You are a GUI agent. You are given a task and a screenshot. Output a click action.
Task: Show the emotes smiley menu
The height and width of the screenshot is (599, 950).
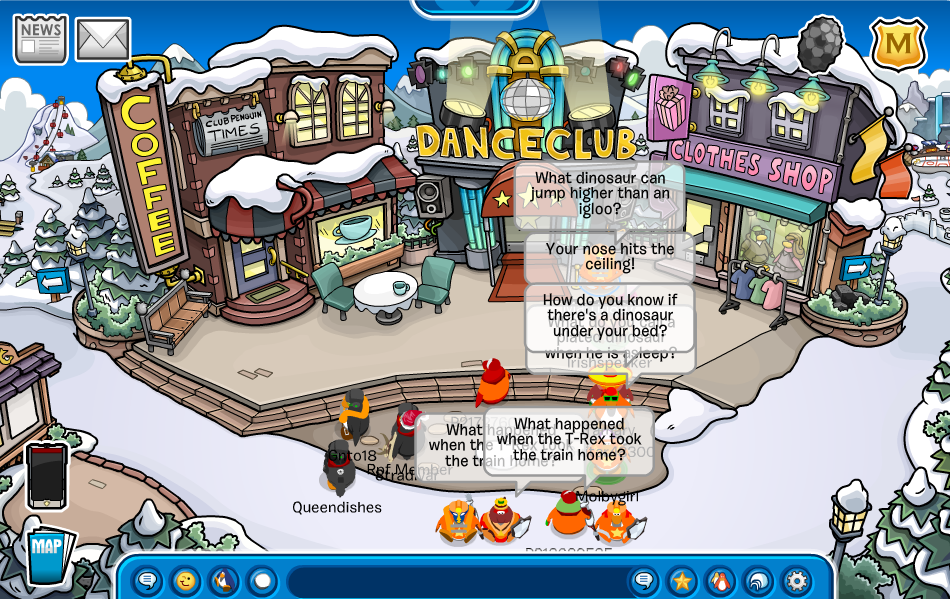click(x=186, y=580)
